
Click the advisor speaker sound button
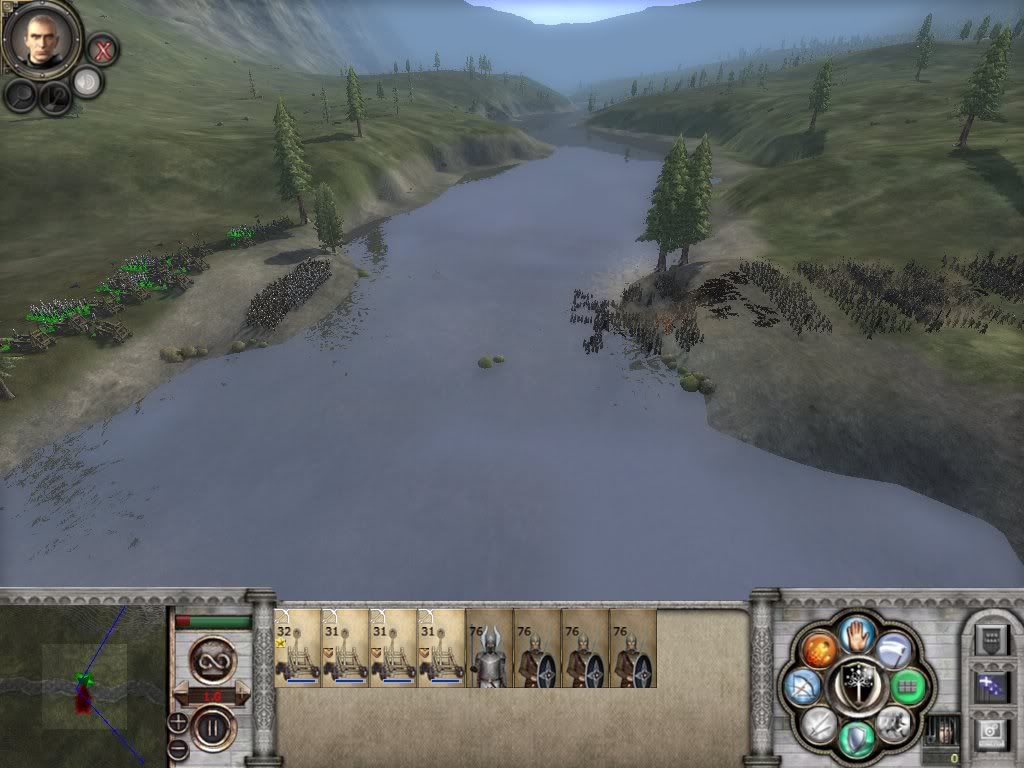tap(88, 82)
